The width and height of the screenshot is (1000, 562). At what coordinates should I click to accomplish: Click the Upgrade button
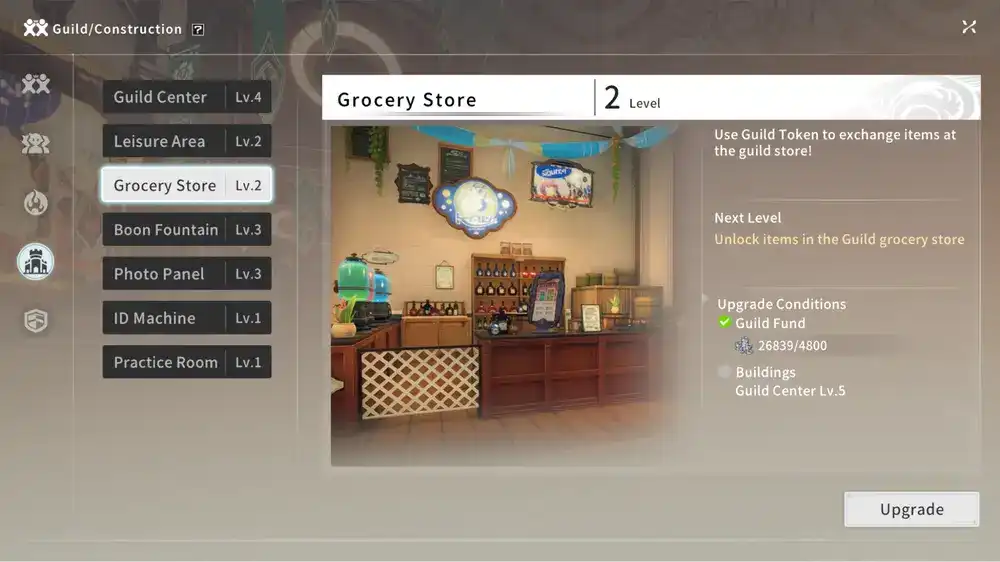911,509
